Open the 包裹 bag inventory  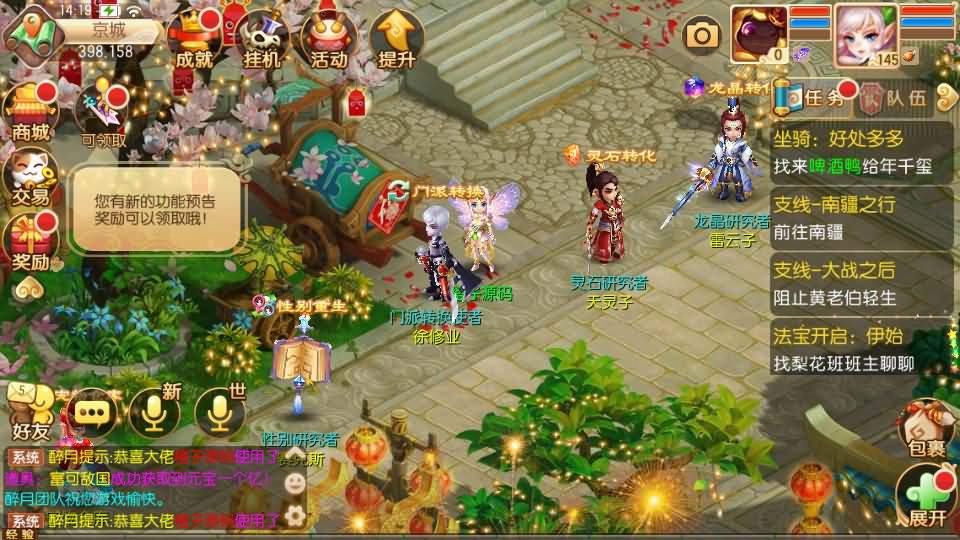point(926,430)
